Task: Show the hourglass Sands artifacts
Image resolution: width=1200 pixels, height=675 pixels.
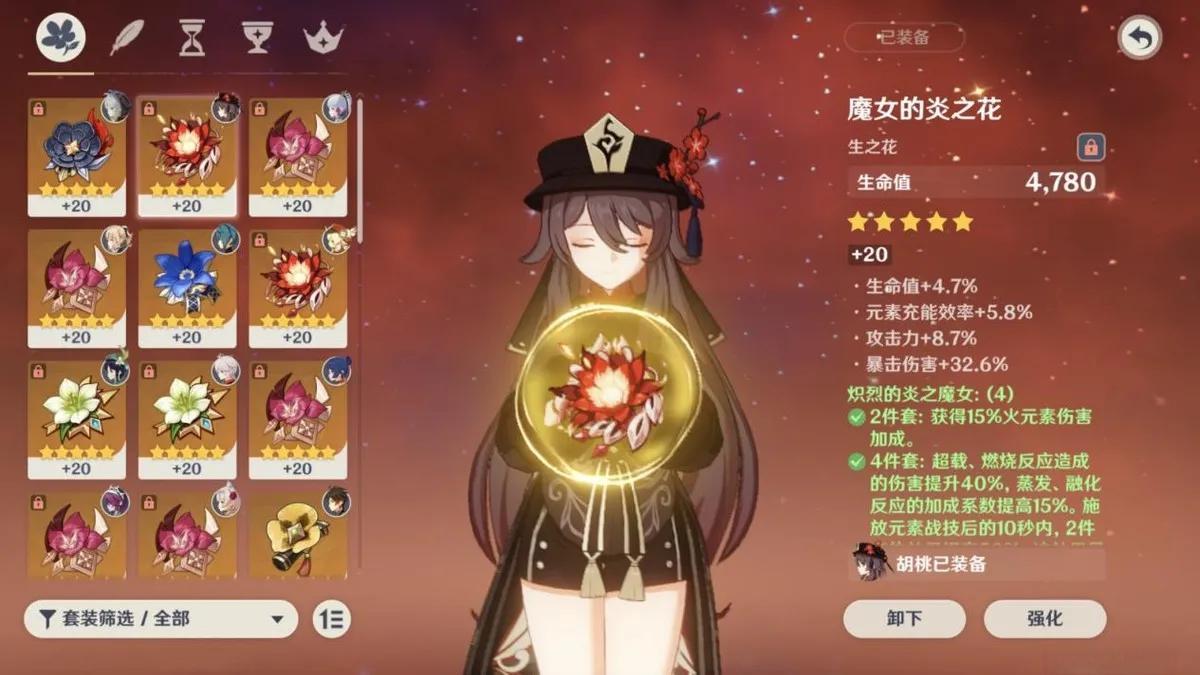Action: (x=190, y=38)
